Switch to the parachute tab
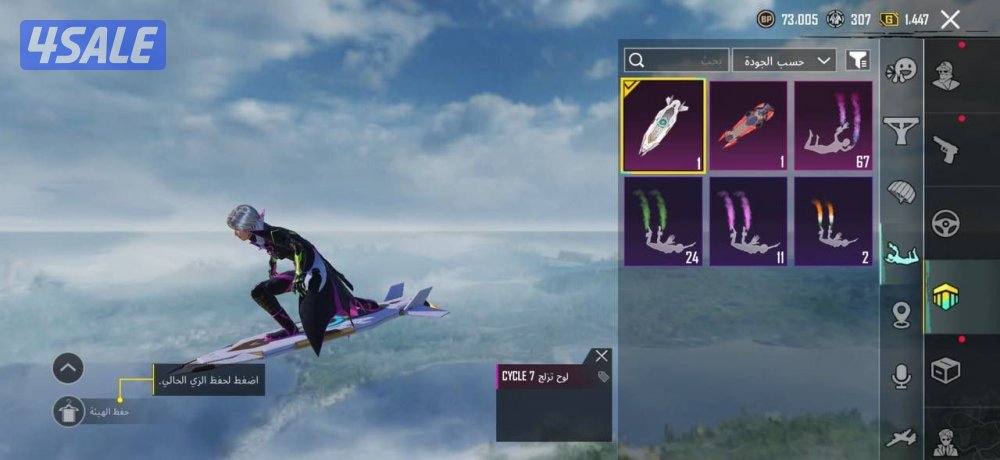This screenshot has height=460, width=1000. pos(901,190)
